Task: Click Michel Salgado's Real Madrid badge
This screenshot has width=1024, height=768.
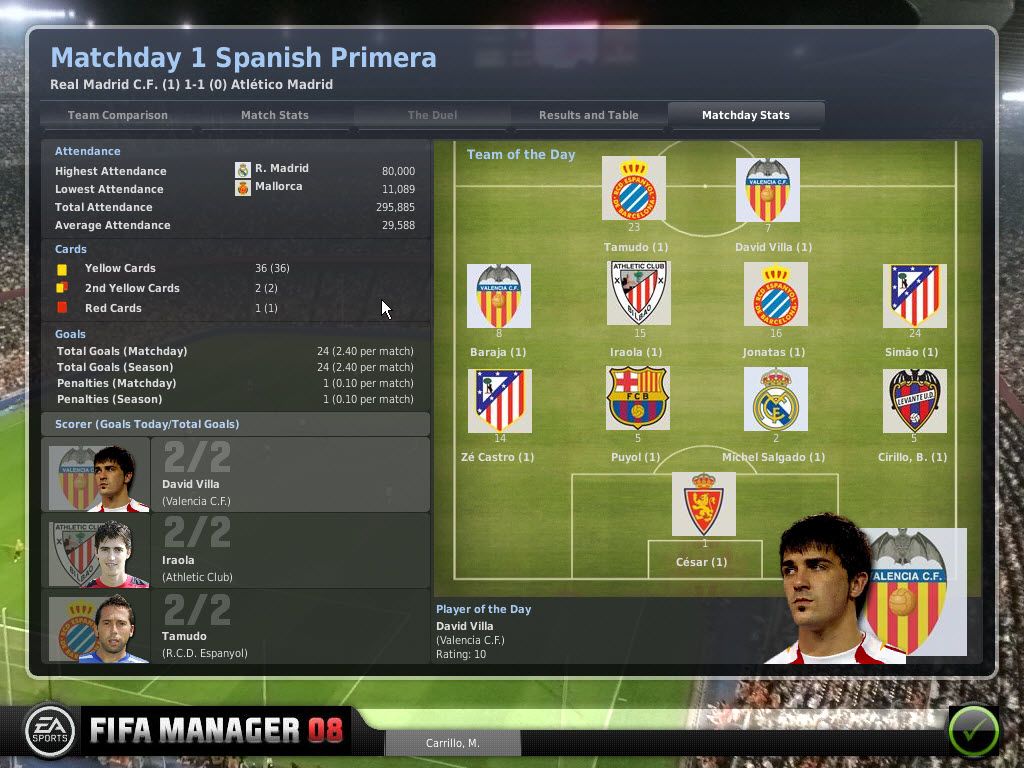Action: point(775,400)
